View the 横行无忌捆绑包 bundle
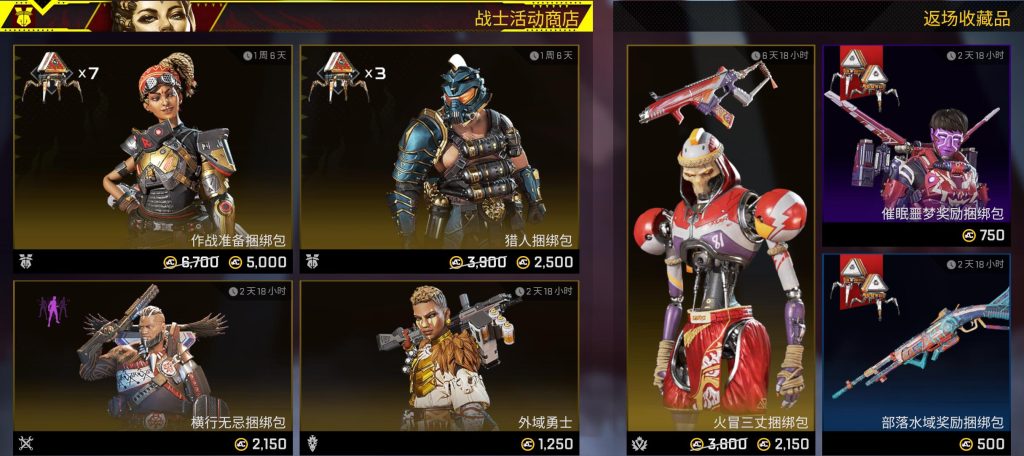The image size is (1024, 456). pyautogui.click(x=152, y=360)
